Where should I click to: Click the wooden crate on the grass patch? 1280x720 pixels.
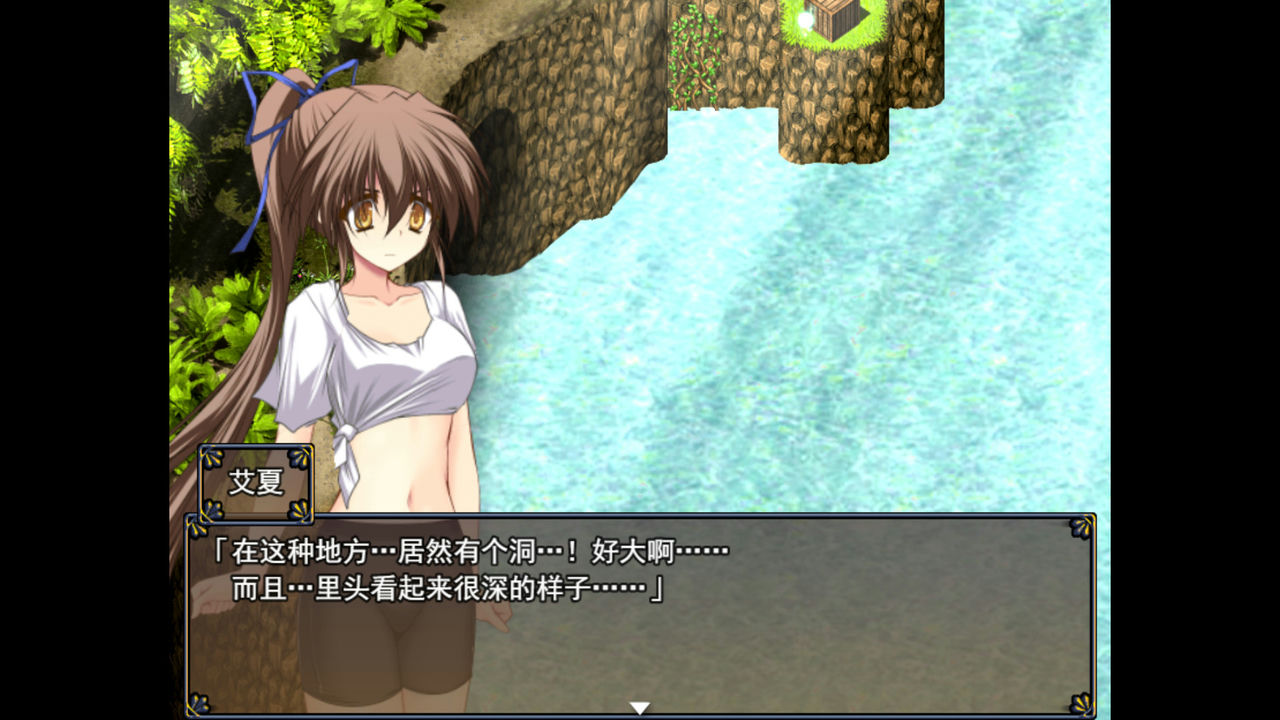tap(833, 20)
